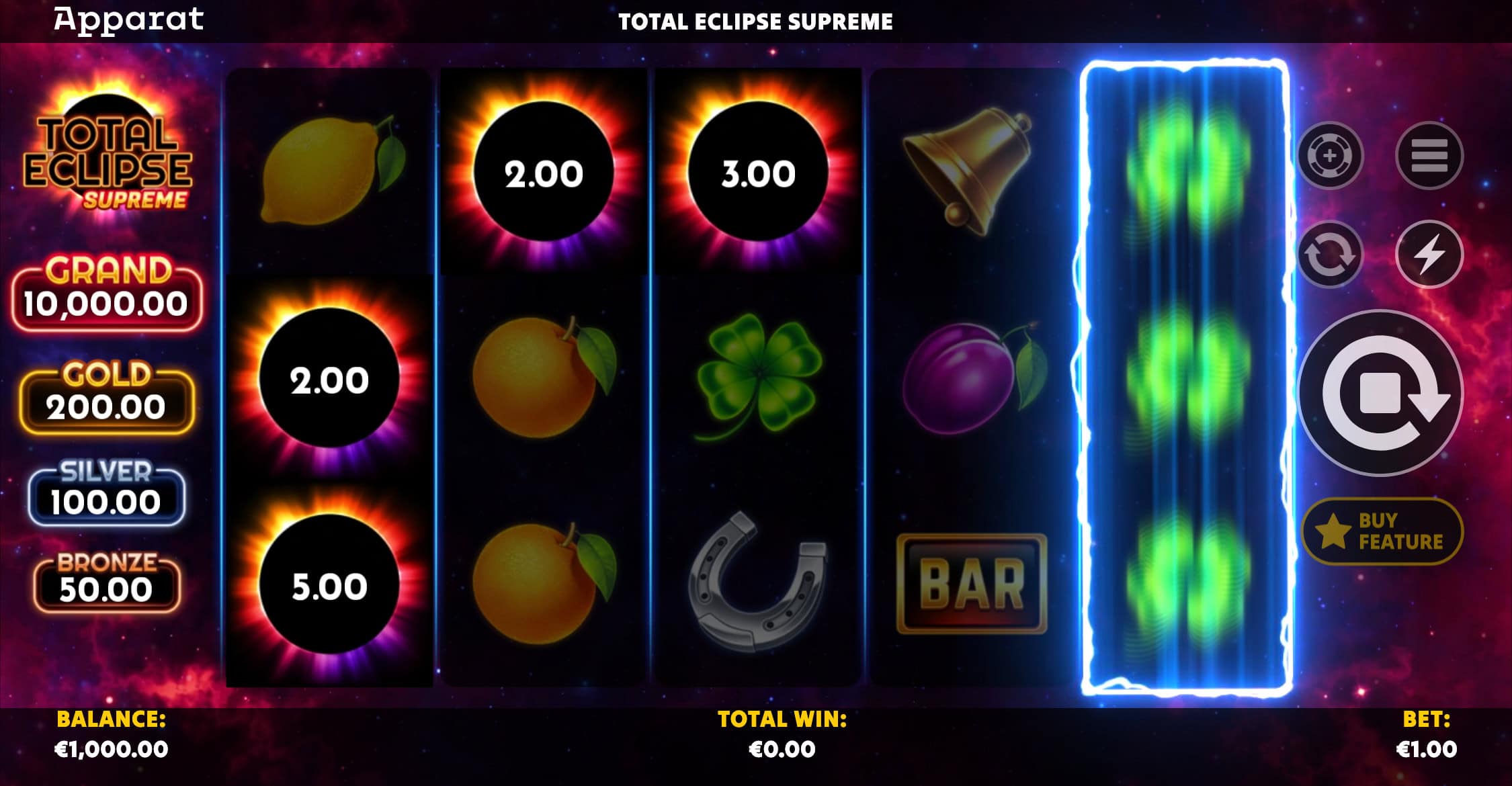Stop the spinning reels with the big round button
Image resolution: width=1512 pixels, height=786 pixels.
tap(1381, 394)
